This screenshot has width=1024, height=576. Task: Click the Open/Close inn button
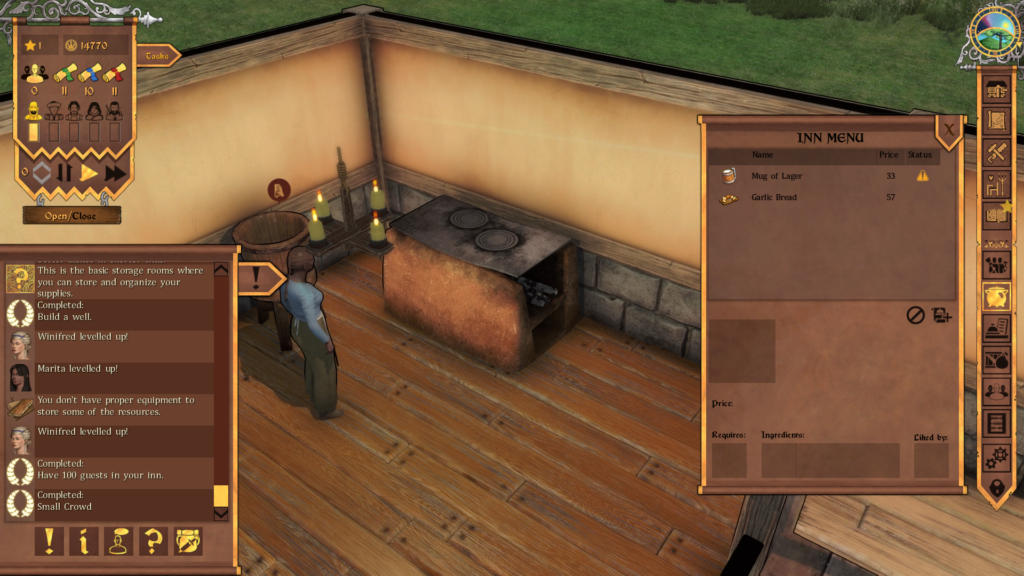pyautogui.click(x=72, y=215)
